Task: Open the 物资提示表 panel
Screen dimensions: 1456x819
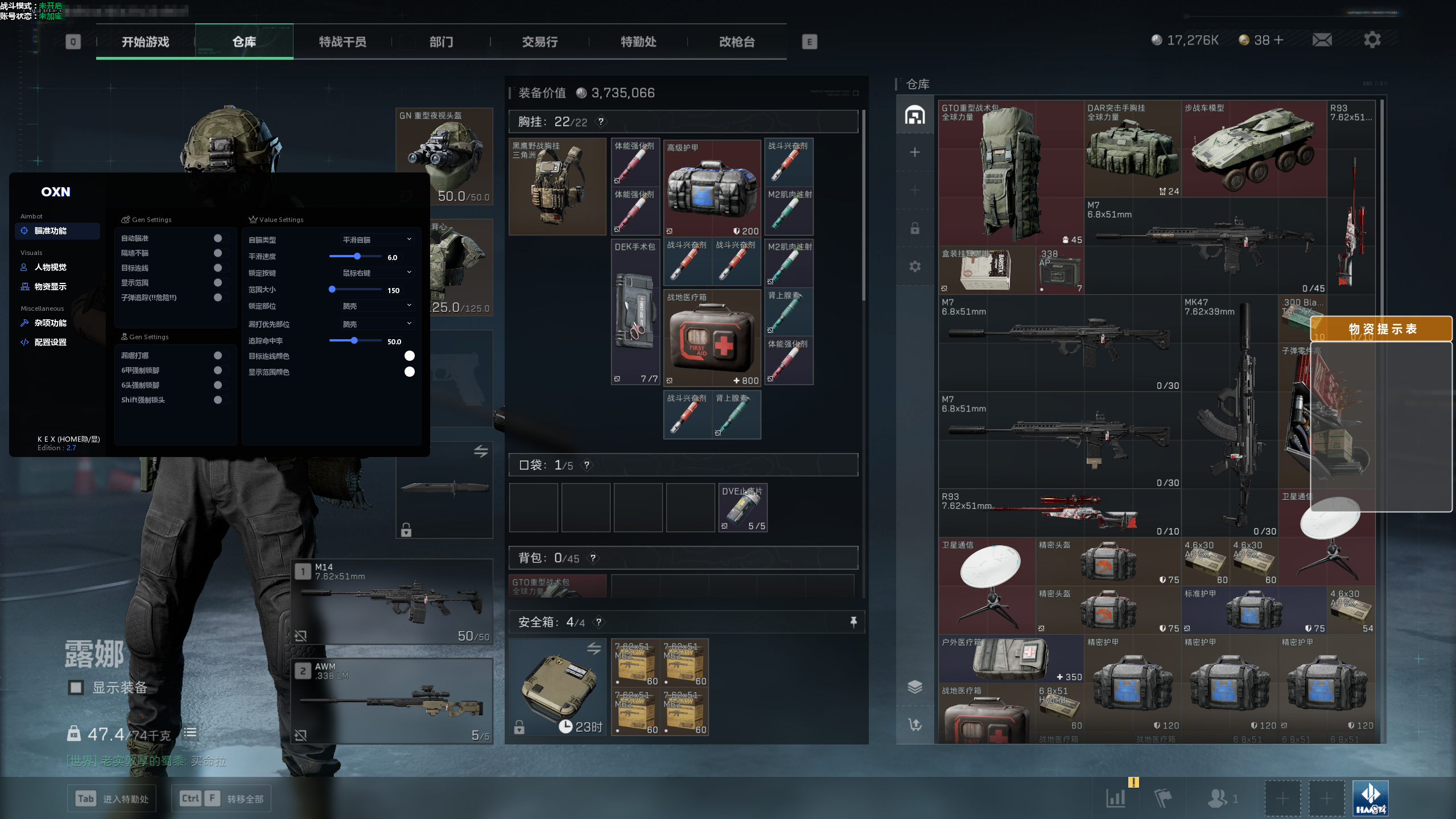Action: tap(1381, 329)
